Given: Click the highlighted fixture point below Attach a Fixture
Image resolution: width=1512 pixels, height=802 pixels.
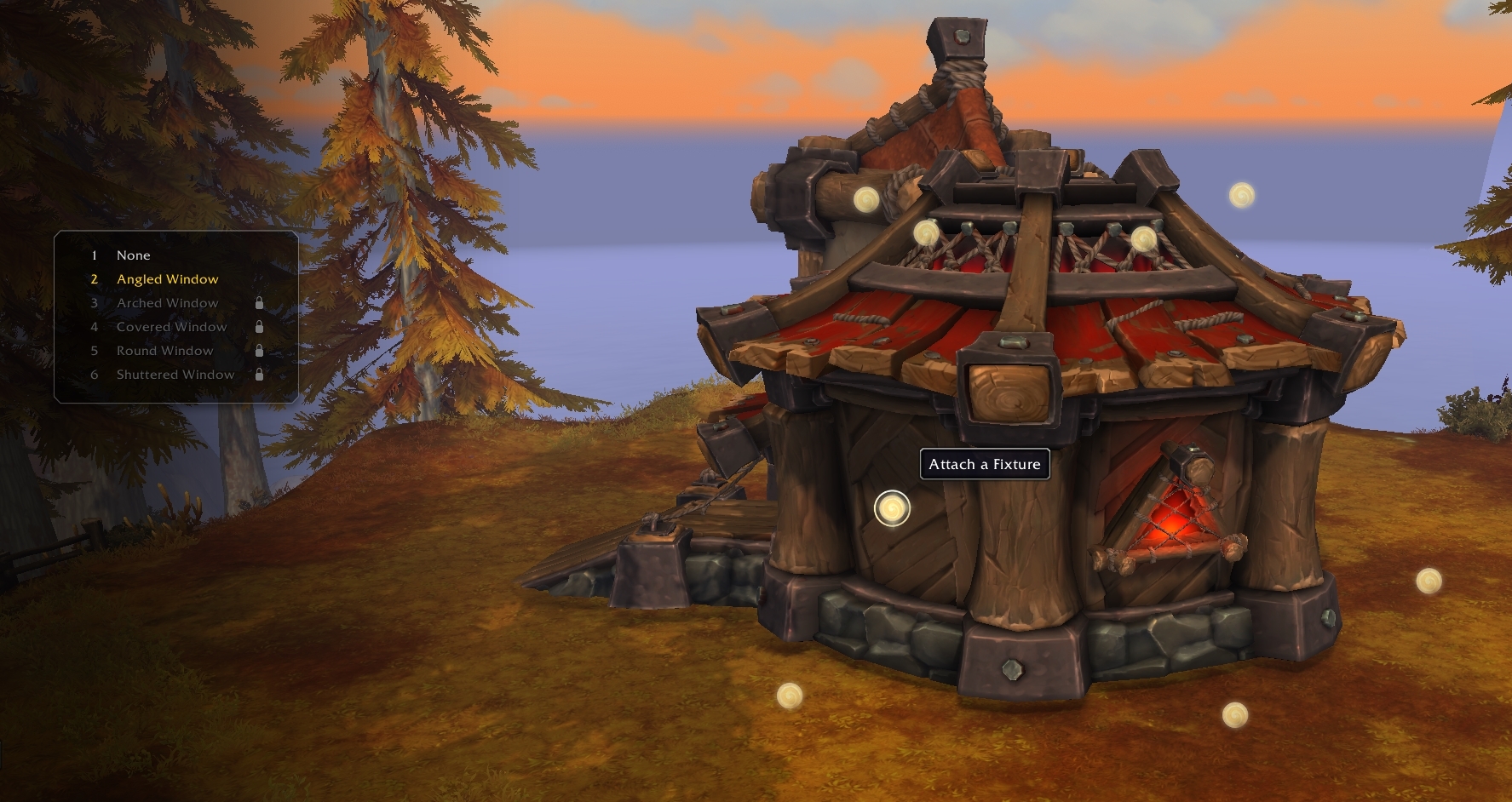Looking at the screenshot, I should tap(892, 509).
